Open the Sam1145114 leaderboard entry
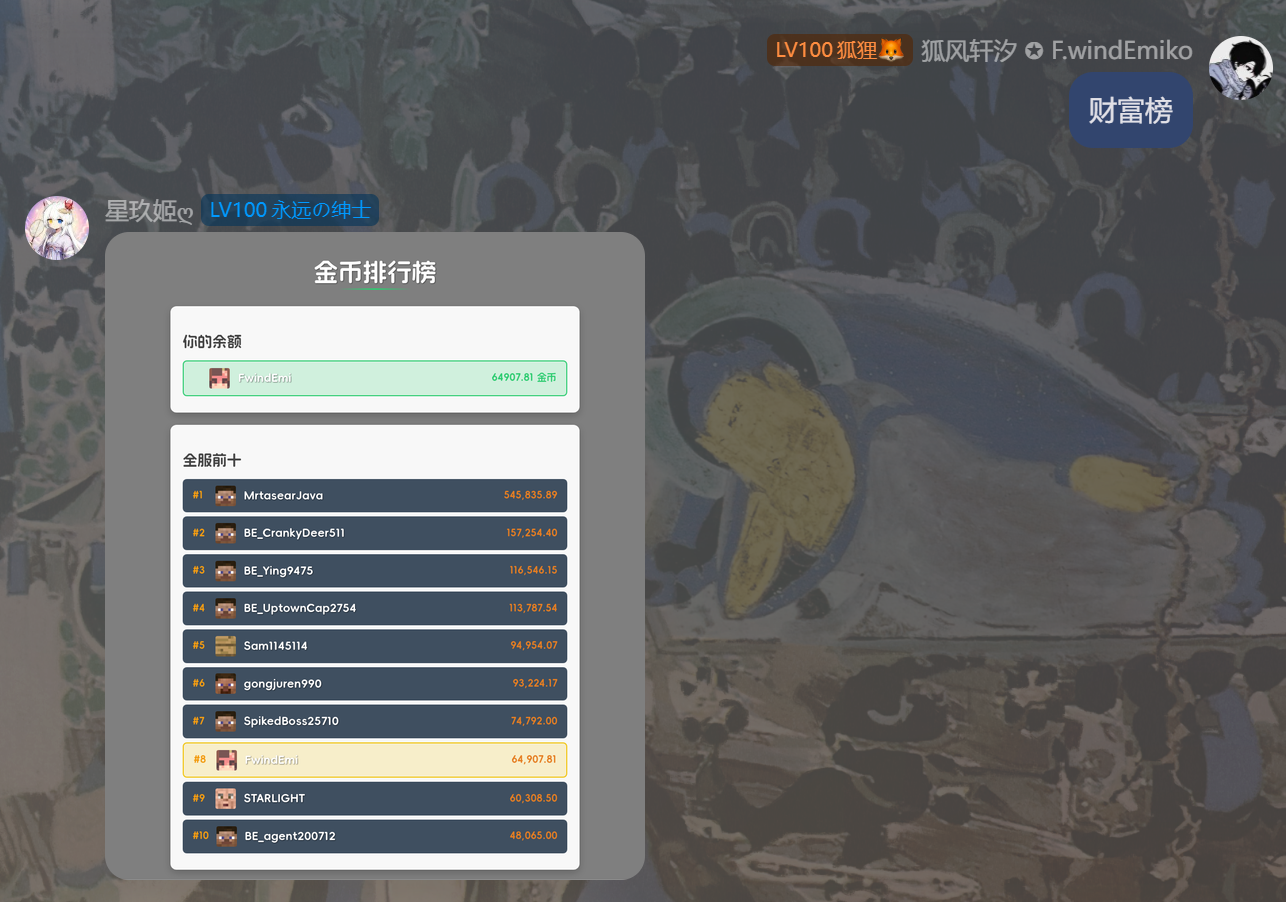The width and height of the screenshot is (1286, 902). coord(374,646)
